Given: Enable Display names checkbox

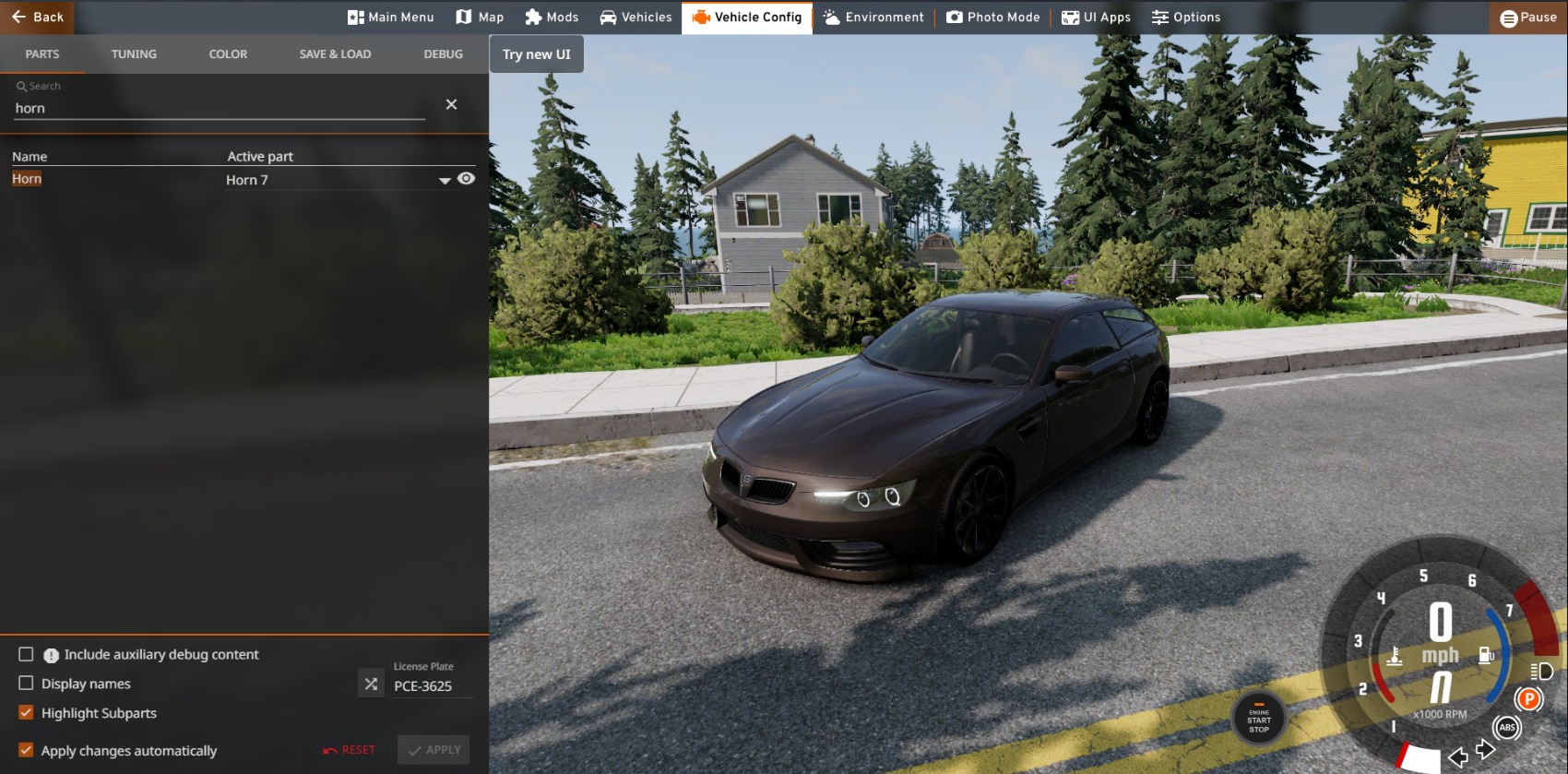Looking at the screenshot, I should pyautogui.click(x=26, y=684).
